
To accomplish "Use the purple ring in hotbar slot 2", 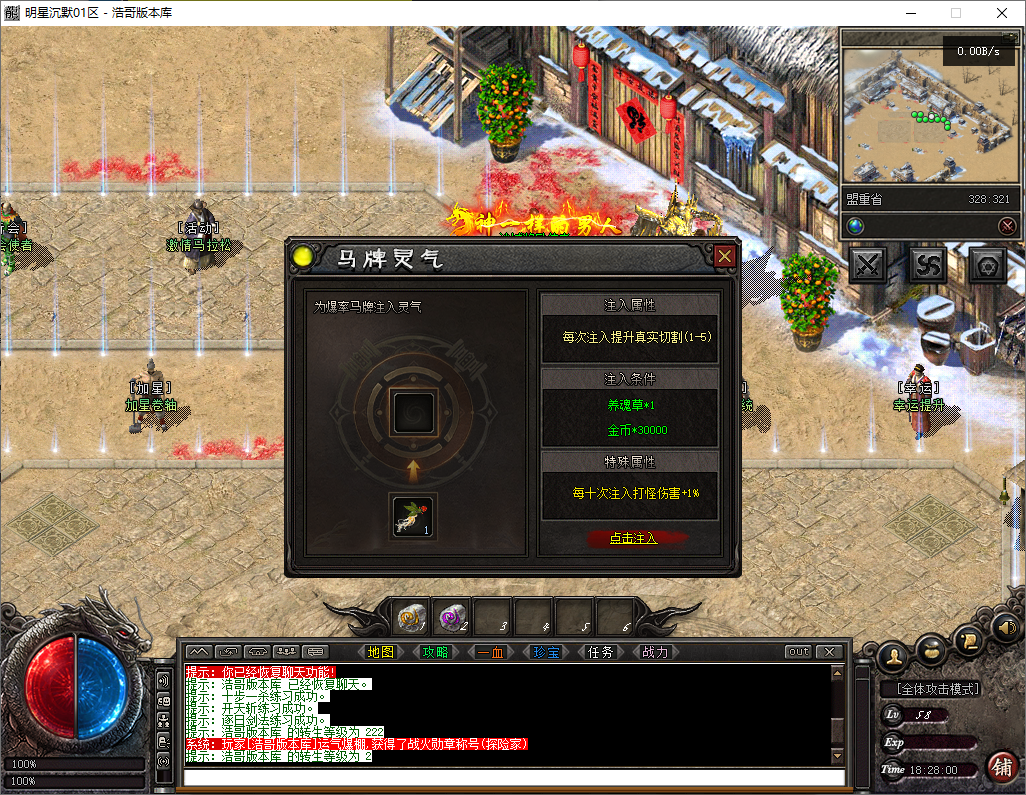I will pos(453,617).
